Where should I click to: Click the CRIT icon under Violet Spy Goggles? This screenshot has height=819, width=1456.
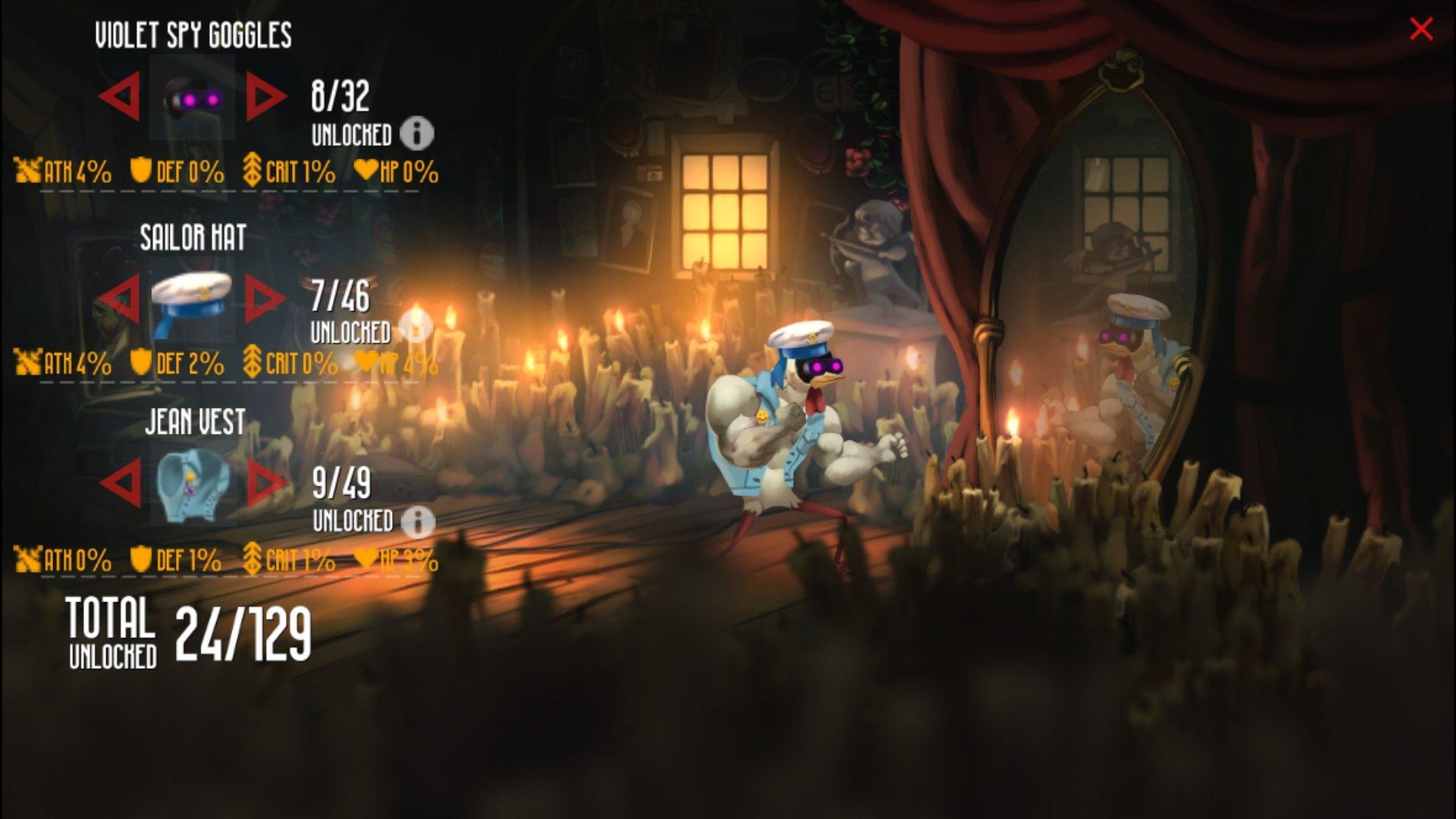[253, 171]
